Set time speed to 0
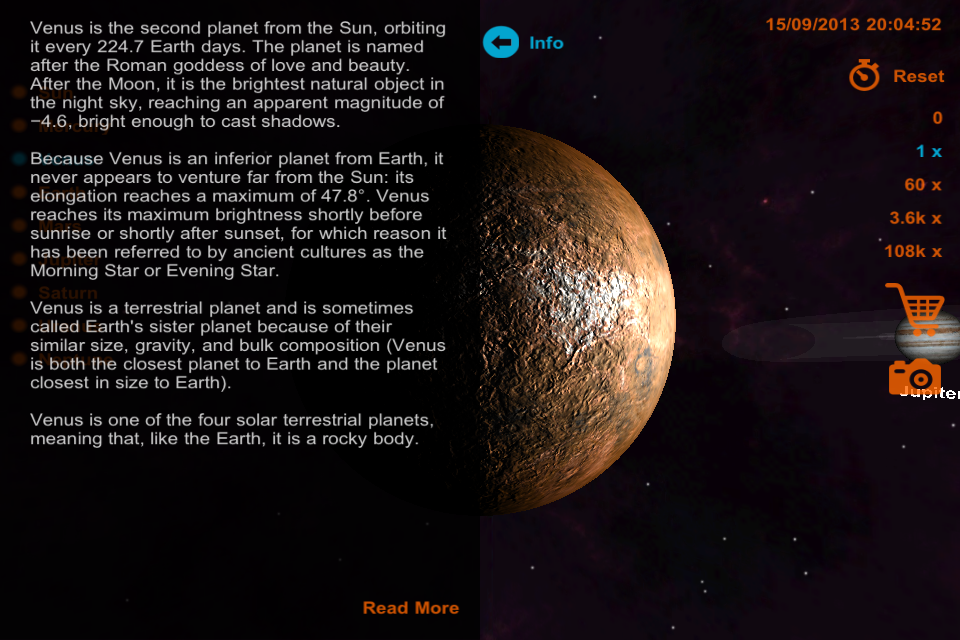Screen dimensions: 960x640 coord(937,118)
